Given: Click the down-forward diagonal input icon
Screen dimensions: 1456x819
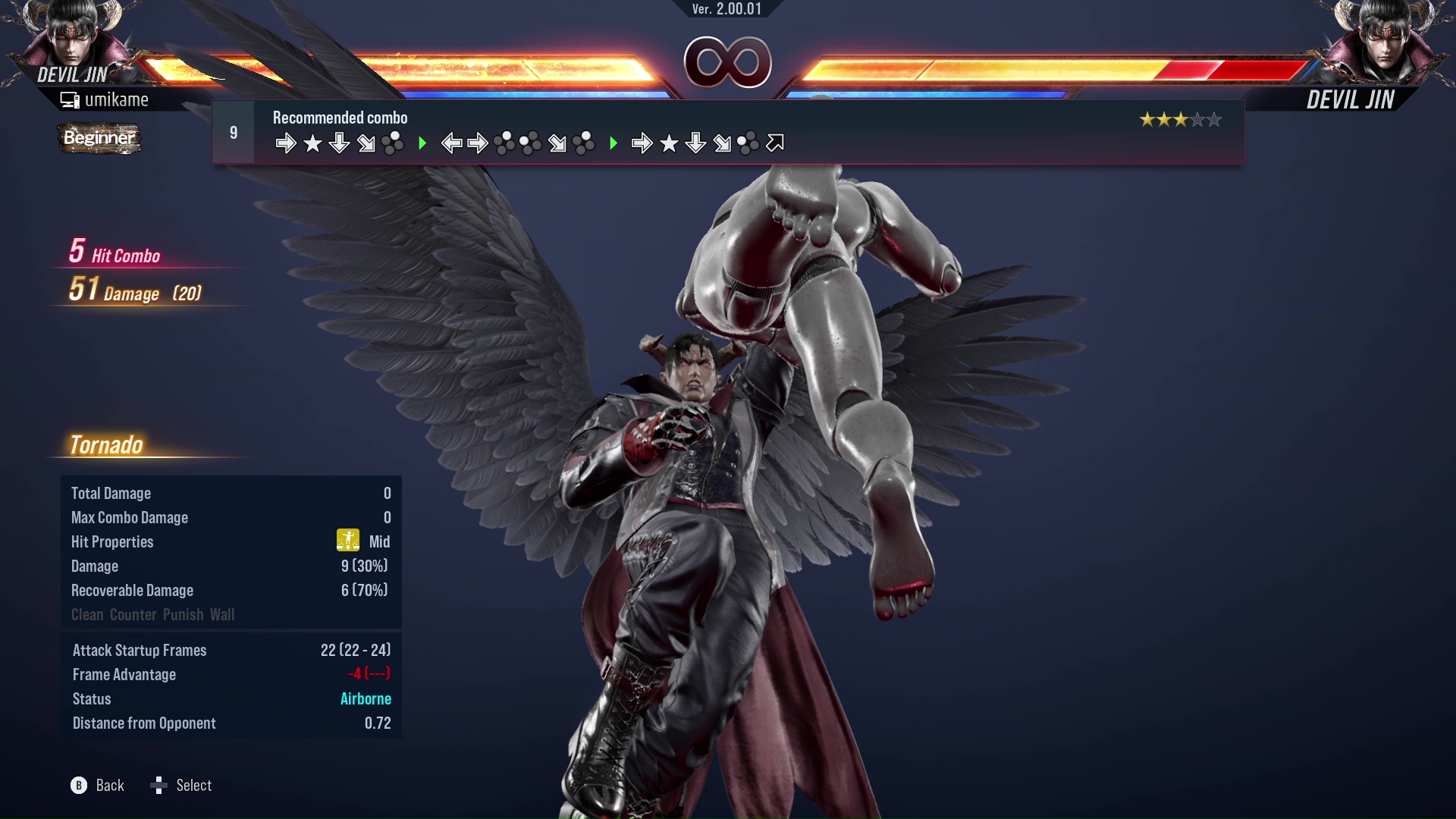Looking at the screenshot, I should (x=366, y=143).
